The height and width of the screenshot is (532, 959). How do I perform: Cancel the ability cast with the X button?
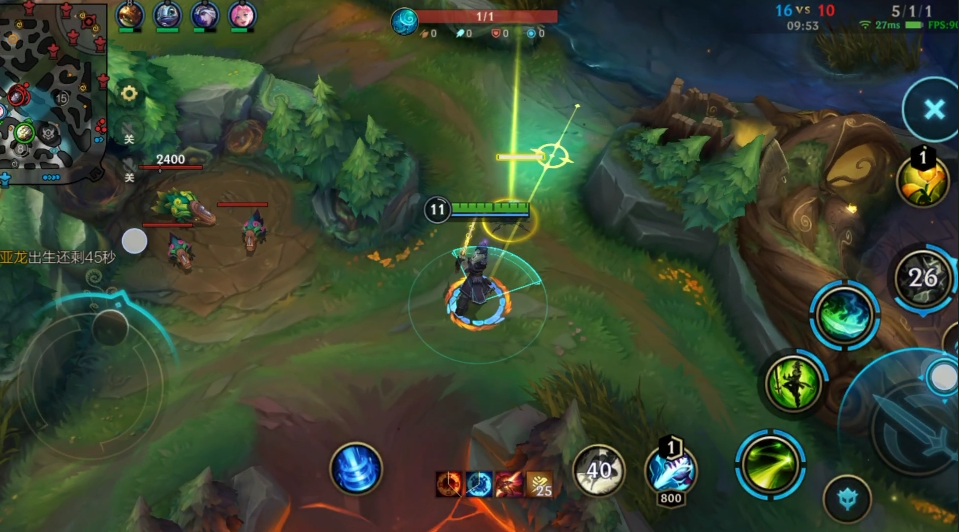pyautogui.click(x=932, y=110)
